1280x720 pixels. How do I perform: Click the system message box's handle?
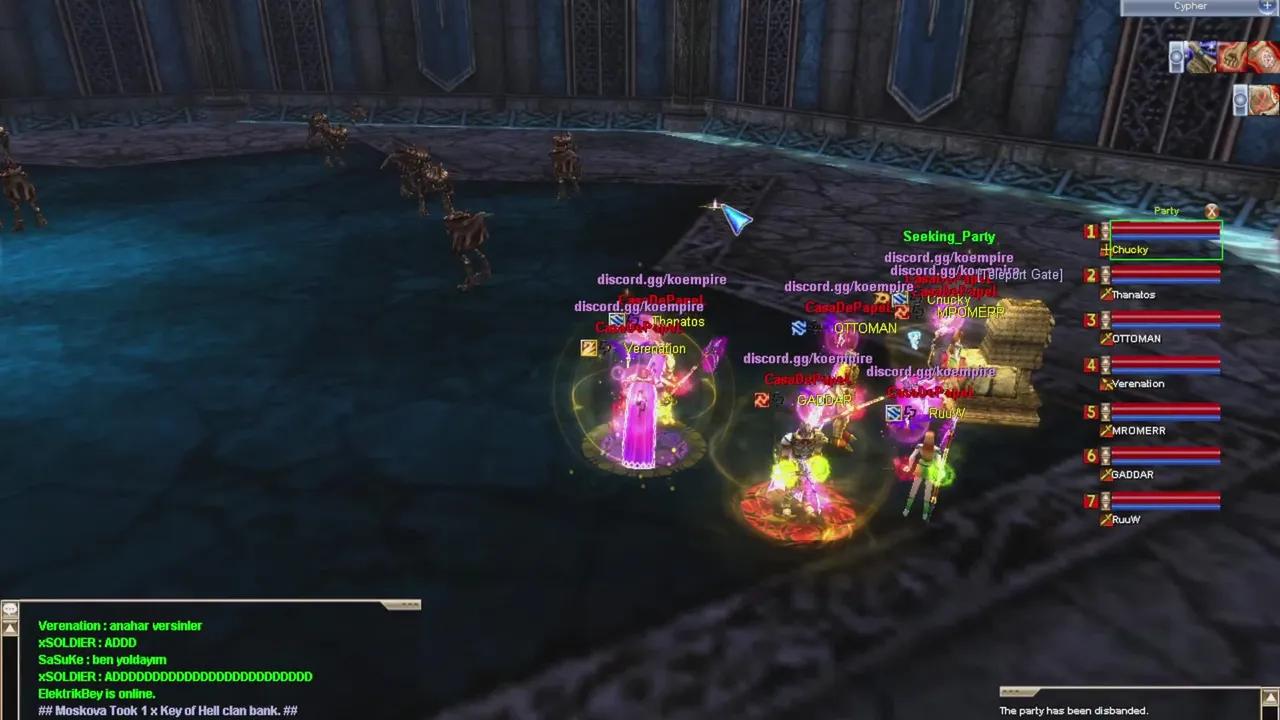pyautogui.click(x=1018, y=692)
